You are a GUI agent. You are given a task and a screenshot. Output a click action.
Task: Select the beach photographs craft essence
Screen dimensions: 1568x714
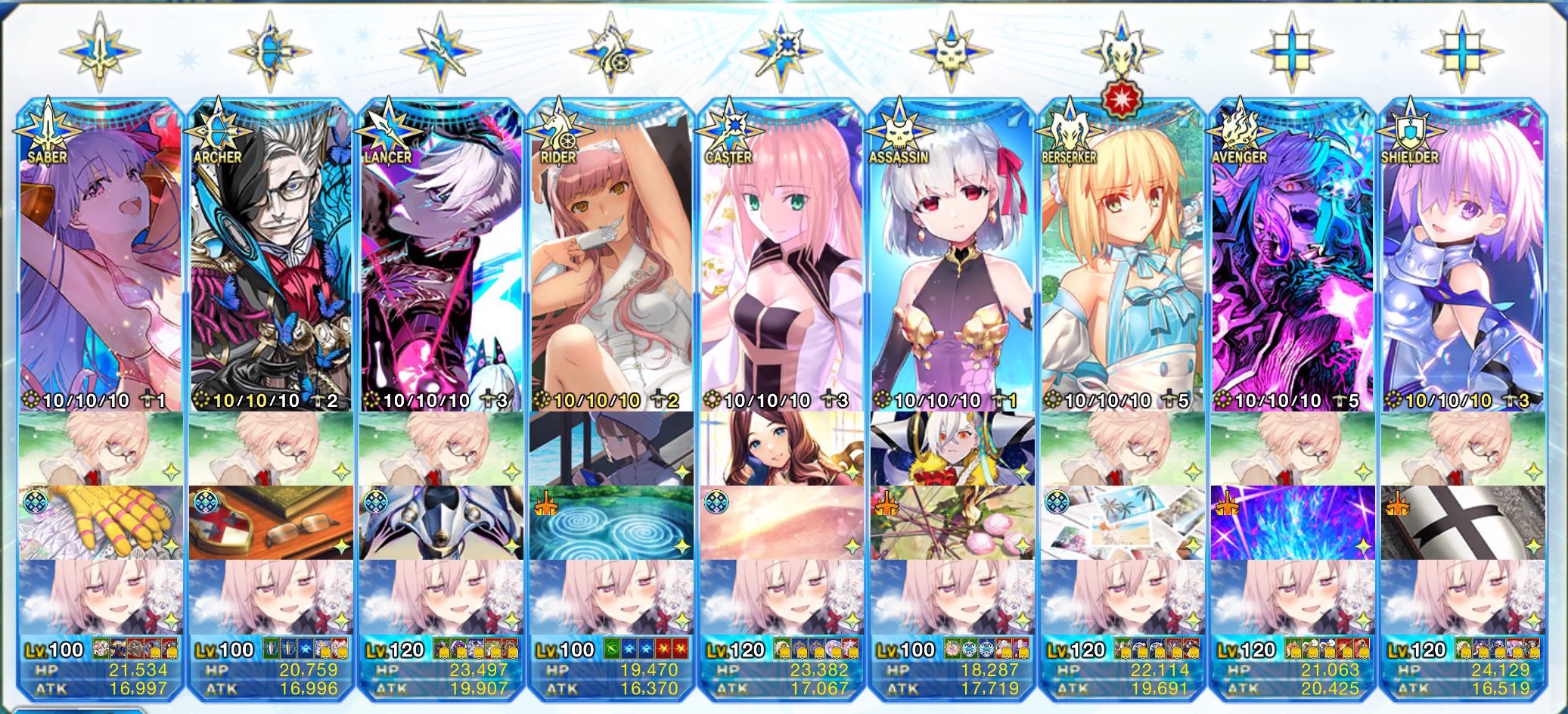pos(1122,523)
